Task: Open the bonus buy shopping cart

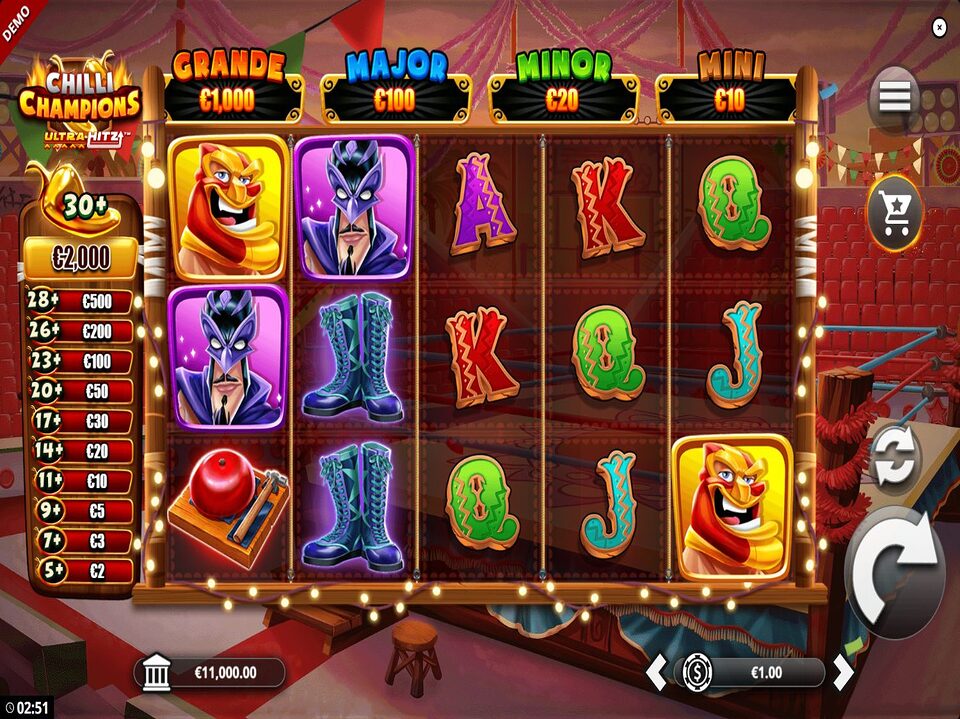Action: (x=894, y=213)
